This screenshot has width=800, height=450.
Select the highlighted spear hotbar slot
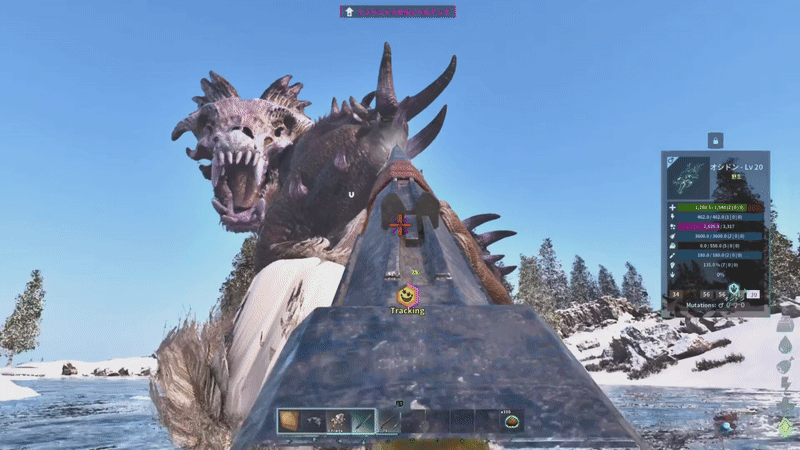tap(363, 421)
